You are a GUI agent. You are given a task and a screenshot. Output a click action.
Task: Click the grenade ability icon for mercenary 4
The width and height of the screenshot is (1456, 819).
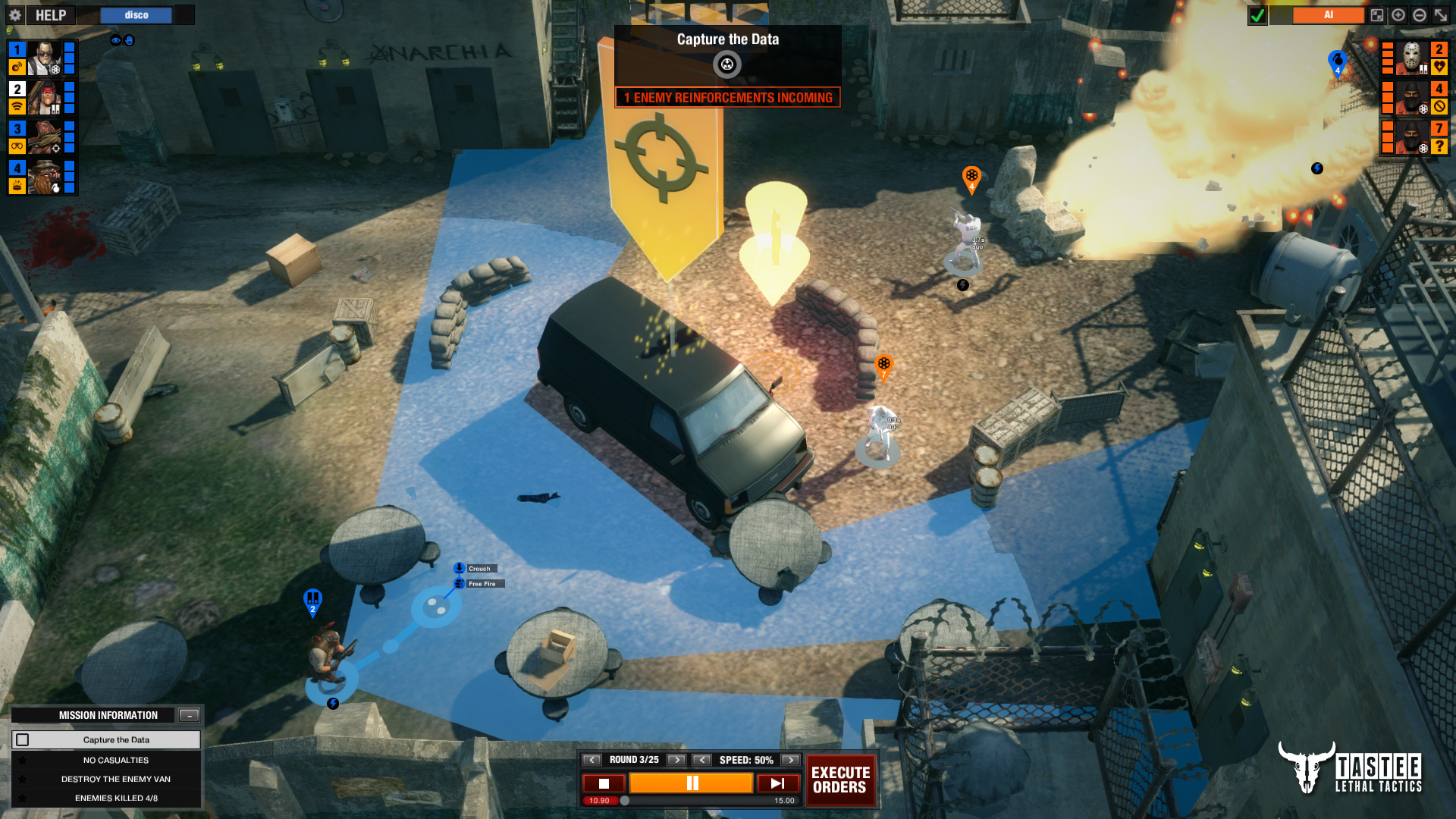pyautogui.click(x=56, y=189)
